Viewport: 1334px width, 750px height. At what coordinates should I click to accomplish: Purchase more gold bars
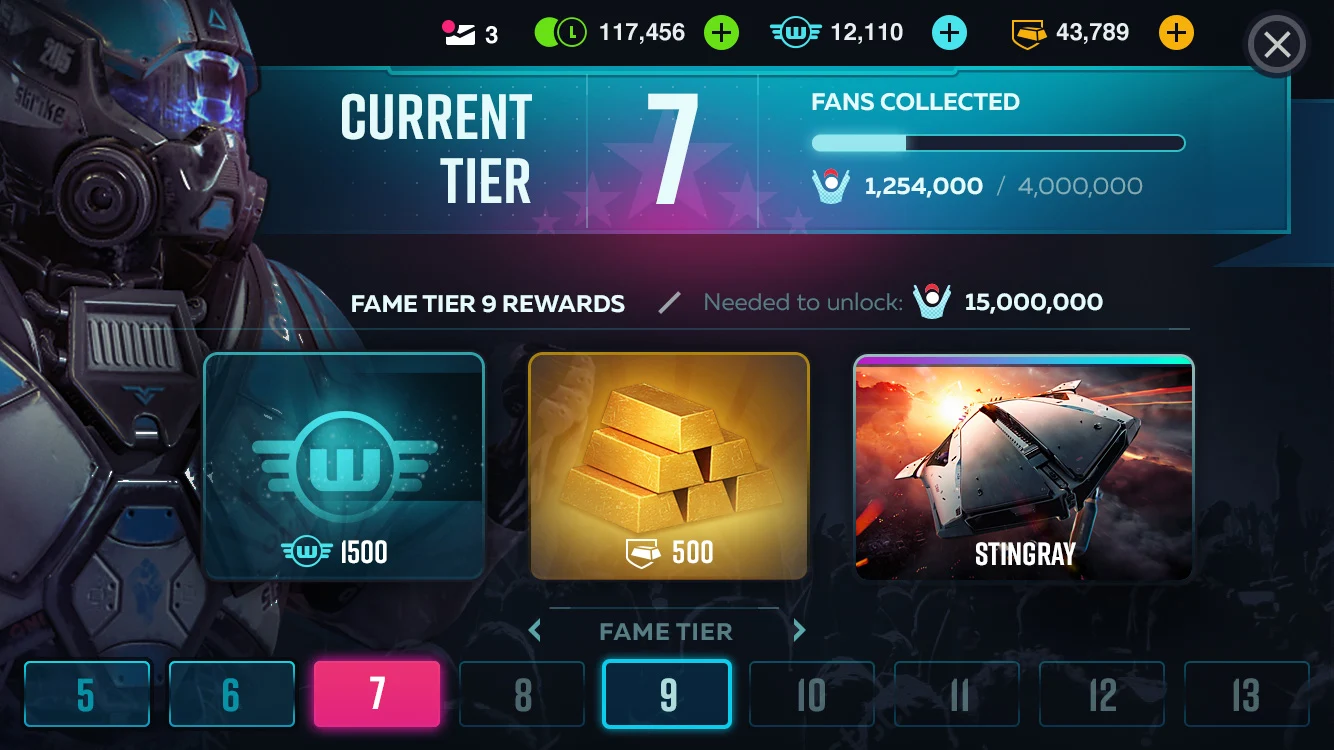tap(1176, 33)
